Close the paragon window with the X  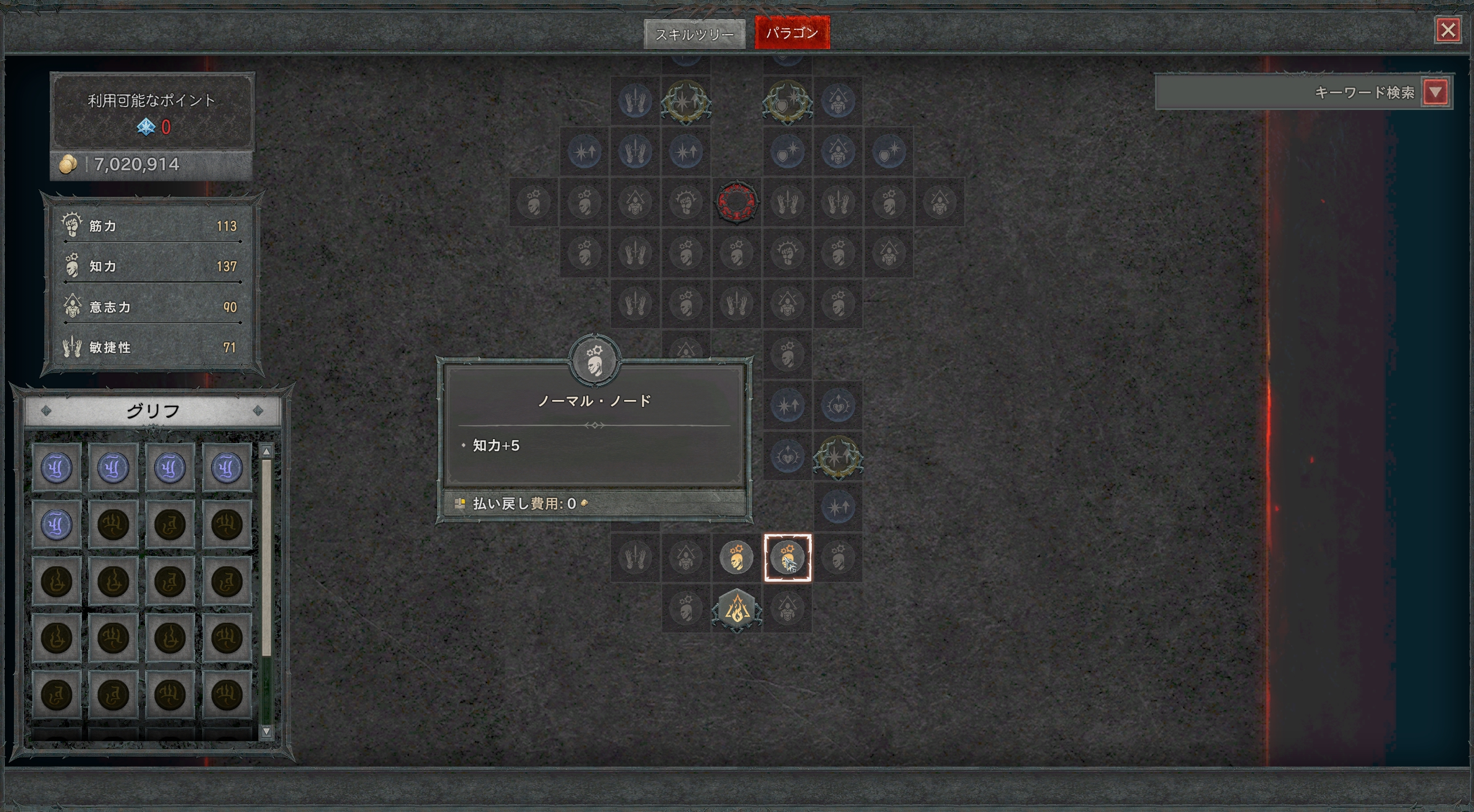[1448, 30]
